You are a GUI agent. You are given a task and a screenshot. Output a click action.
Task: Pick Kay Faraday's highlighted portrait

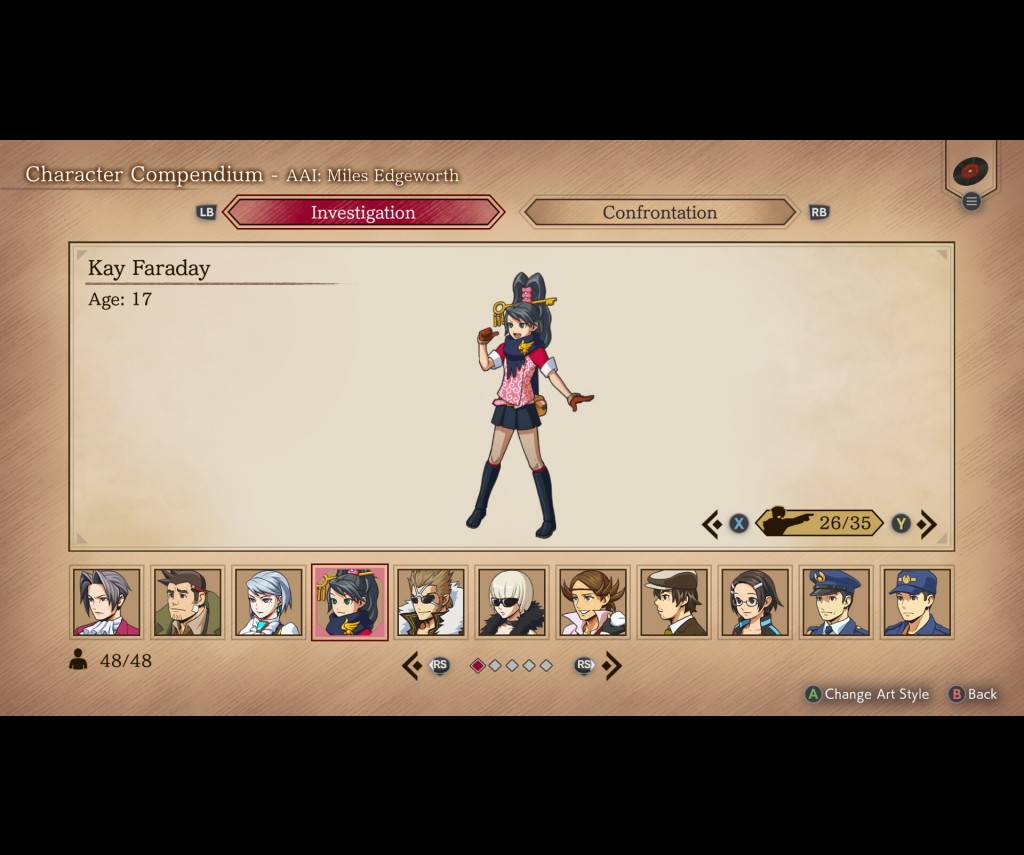[350, 602]
